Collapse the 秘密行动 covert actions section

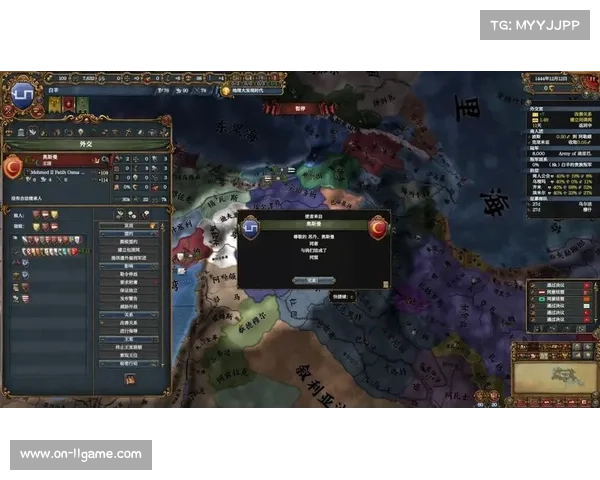pos(131,363)
